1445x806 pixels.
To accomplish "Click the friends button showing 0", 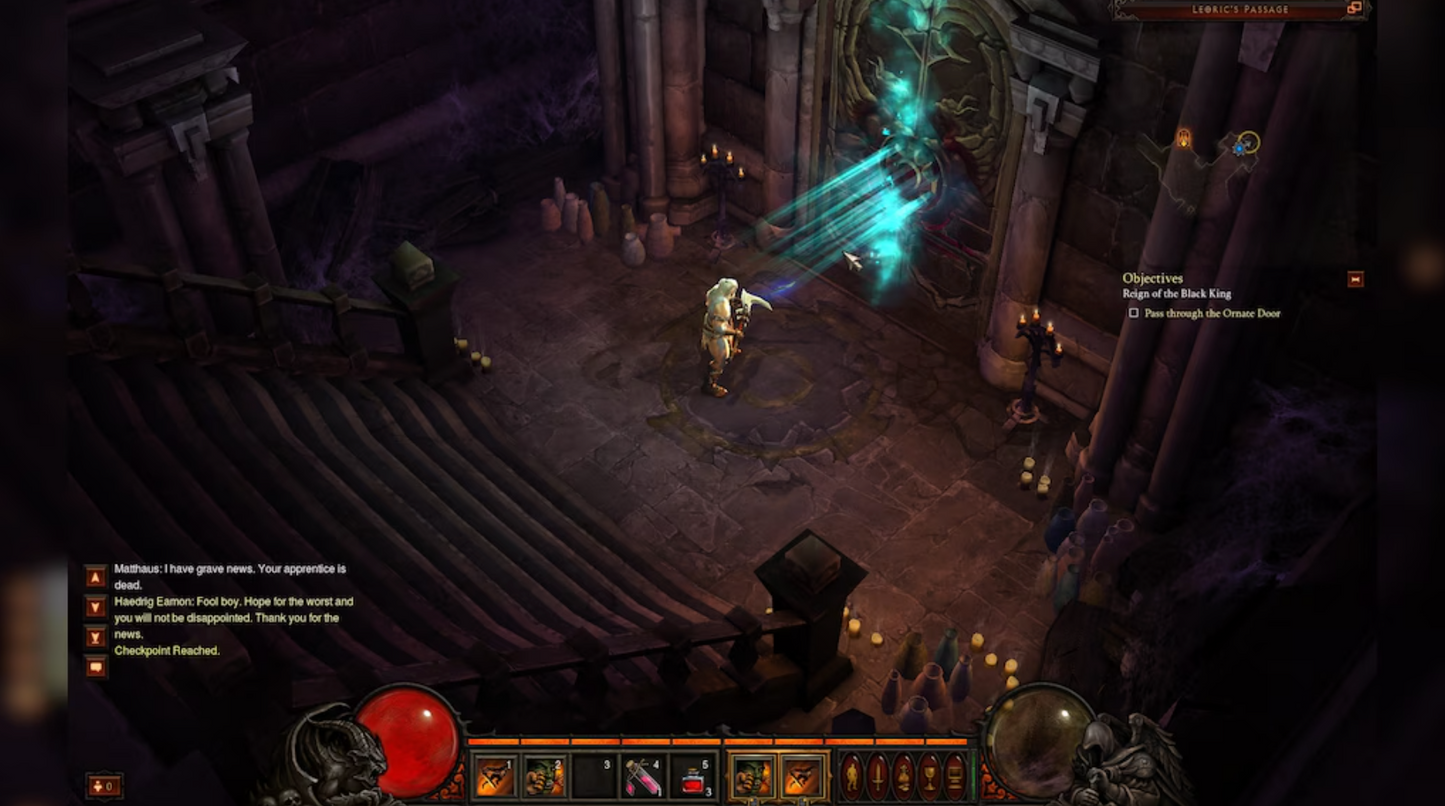I will [105, 786].
